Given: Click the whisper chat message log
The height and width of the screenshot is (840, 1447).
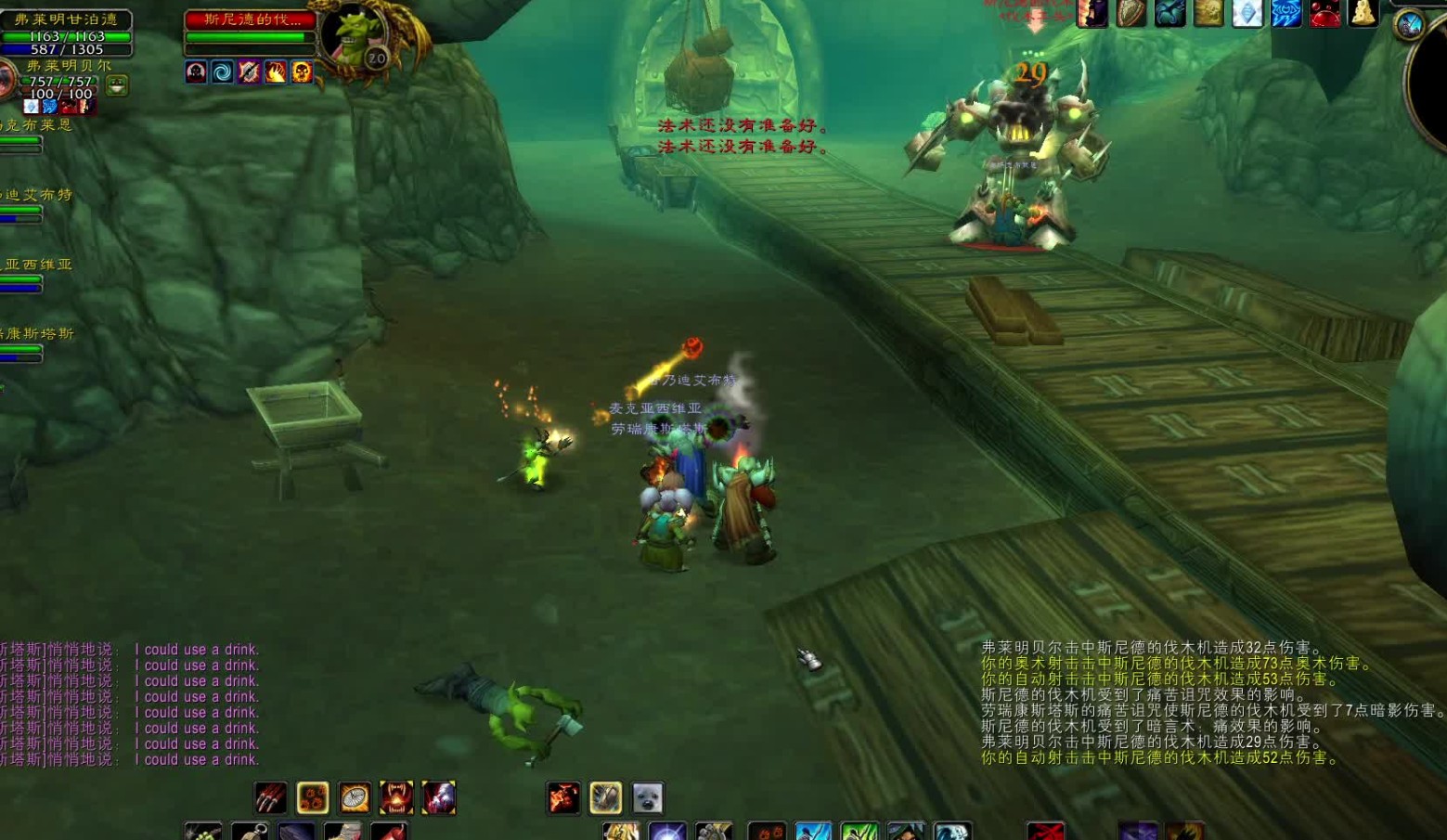Looking at the screenshot, I should click(130, 704).
